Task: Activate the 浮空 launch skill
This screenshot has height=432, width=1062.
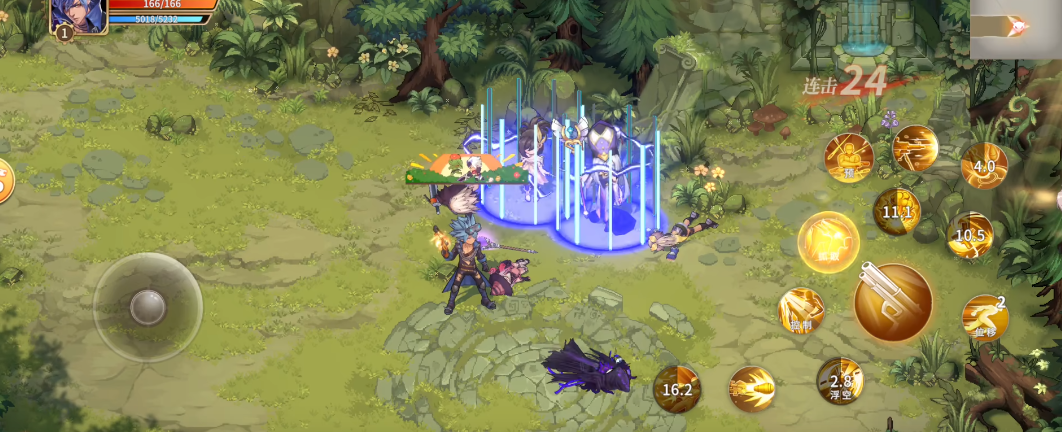Action: point(839,381)
